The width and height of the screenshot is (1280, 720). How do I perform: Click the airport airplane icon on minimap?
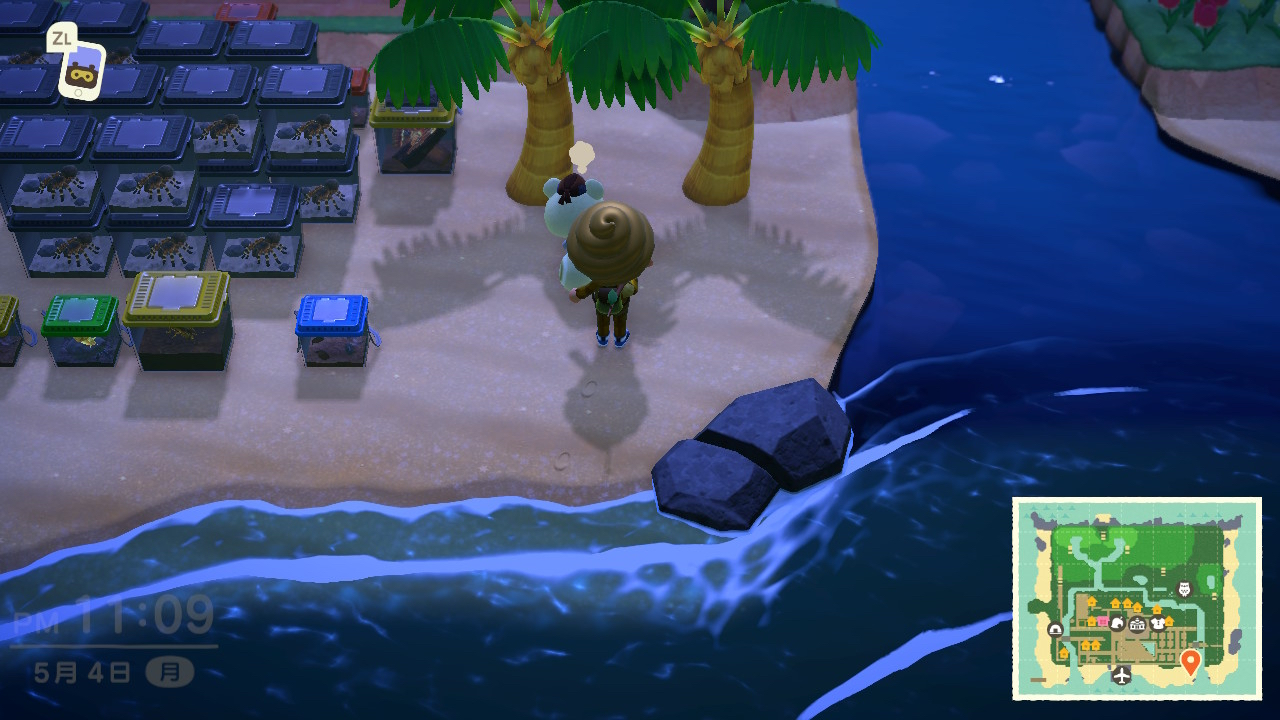1121,675
